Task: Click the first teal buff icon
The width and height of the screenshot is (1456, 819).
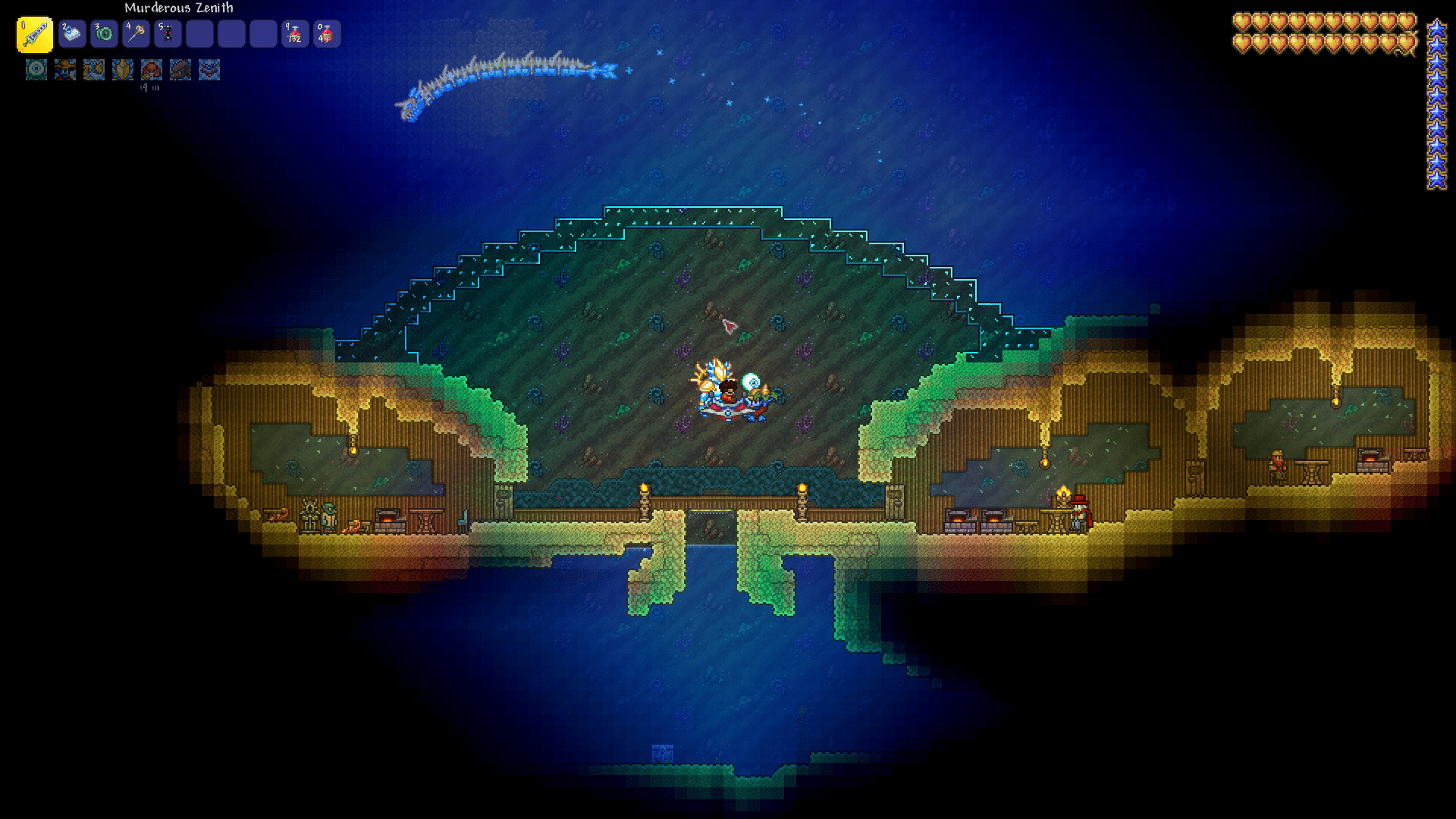Action: coord(36,70)
